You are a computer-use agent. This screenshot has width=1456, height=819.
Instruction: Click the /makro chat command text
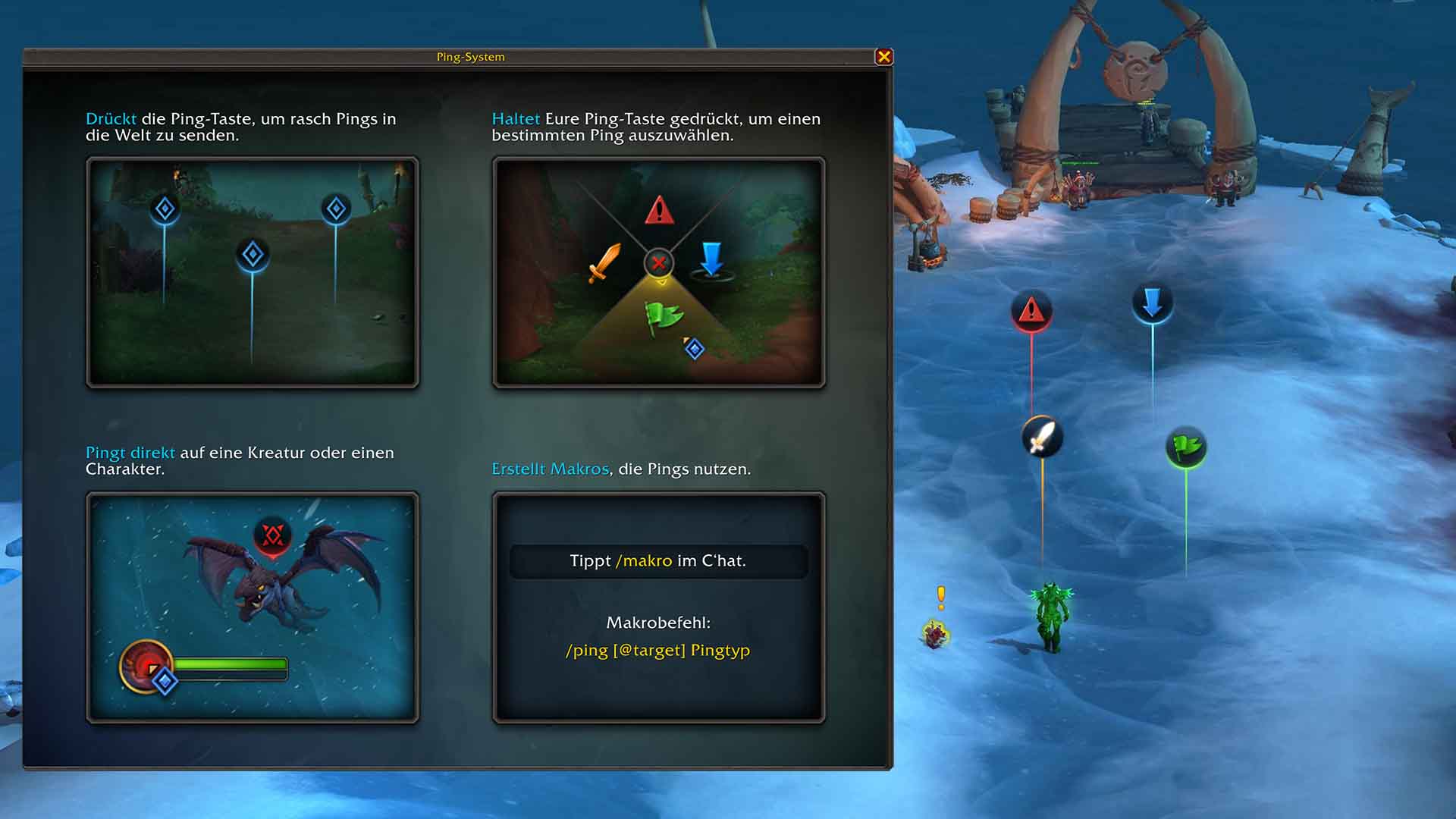point(644,561)
